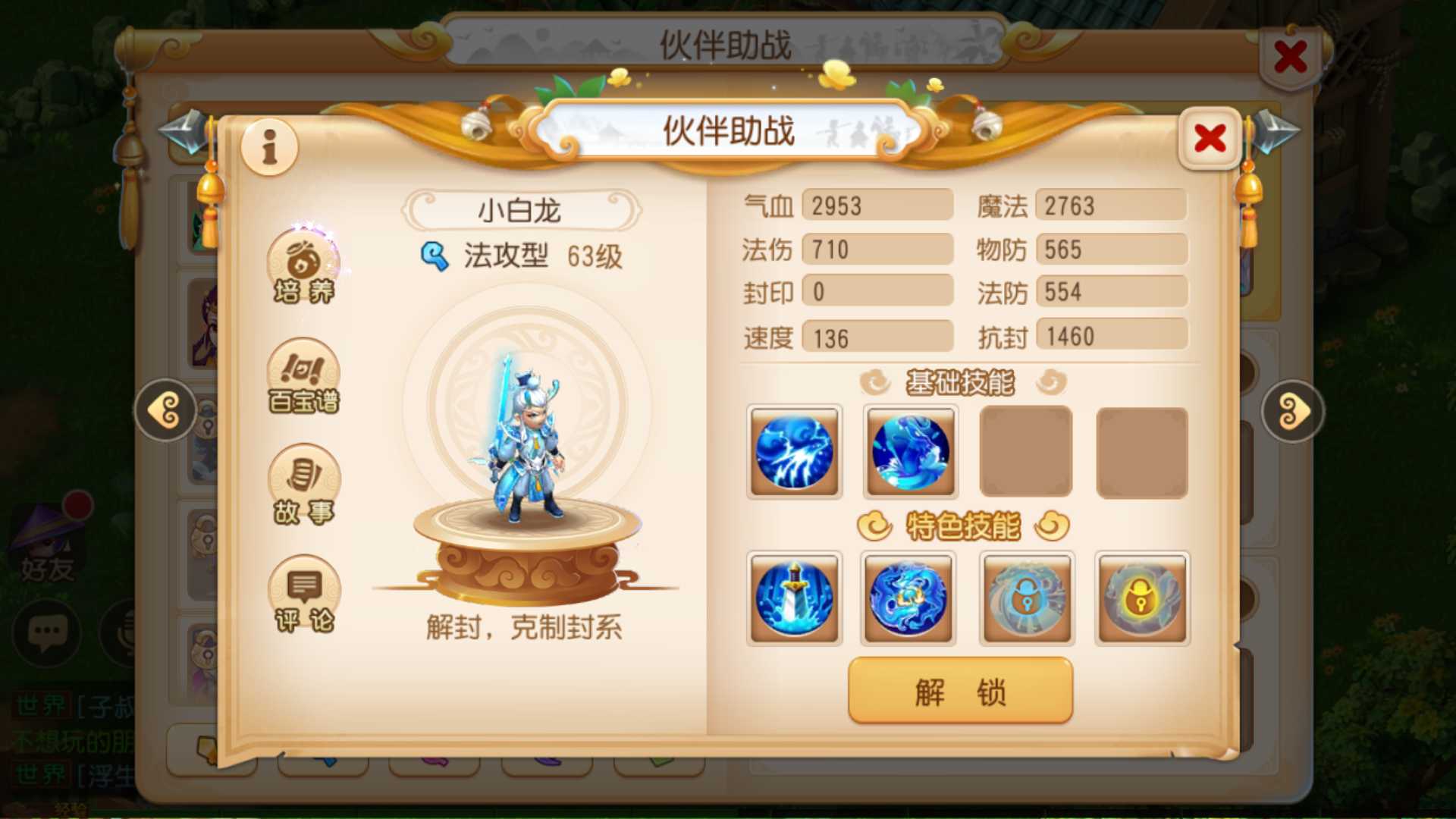Viewport: 1456px width, 819px height.
Task: Click the gold locked special skill slot
Action: pos(1143,598)
